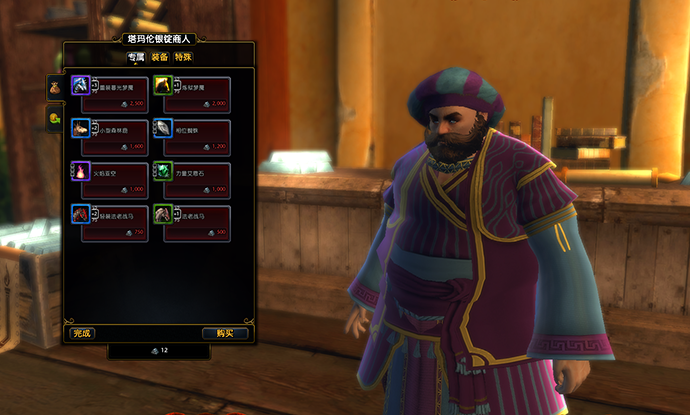The image size is (690, 415).
Task: Select the 相位蜘蛛 item for 1,200
Action: click(191, 136)
